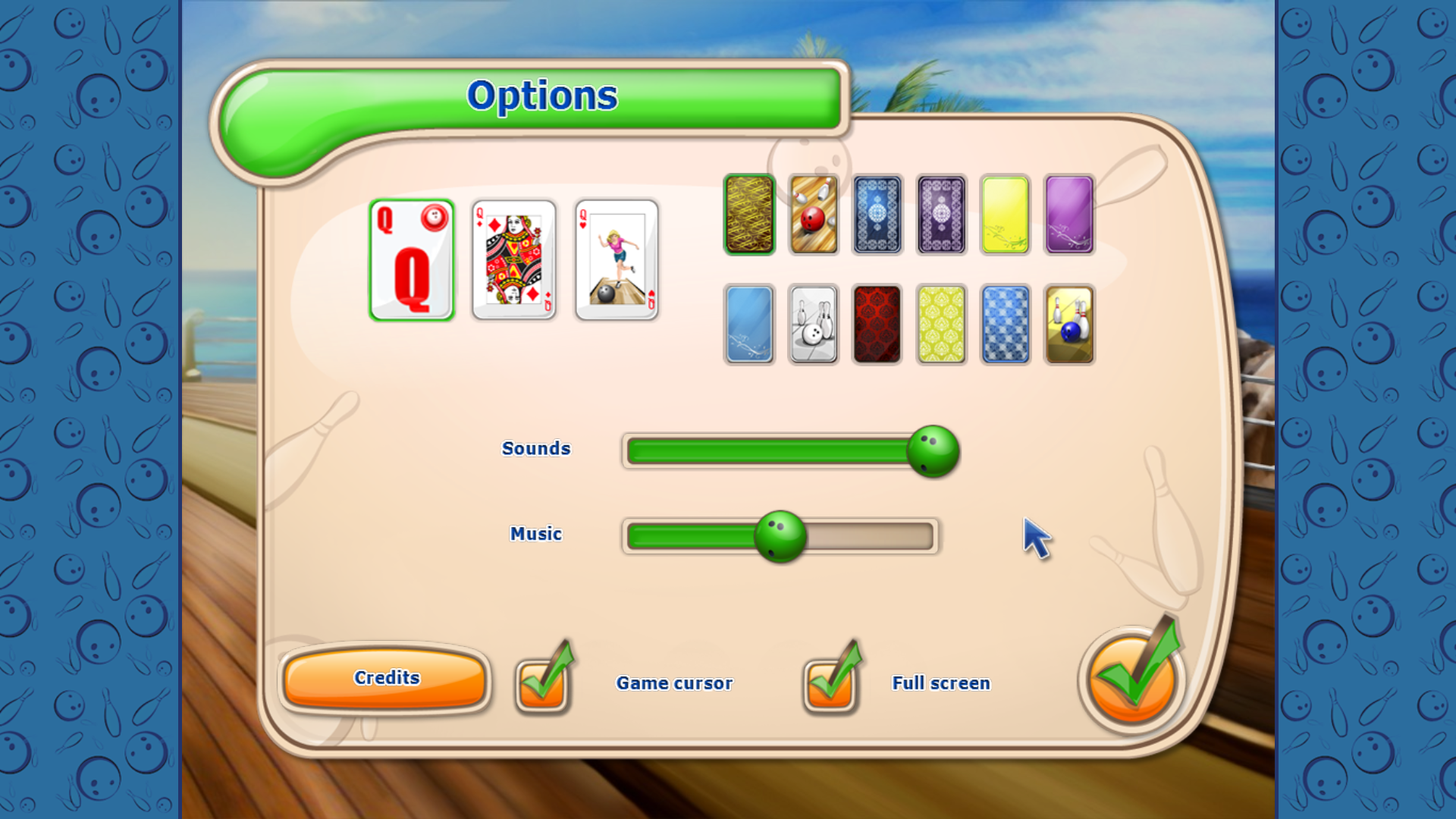Choose the white bowling pins card back

coord(813,325)
